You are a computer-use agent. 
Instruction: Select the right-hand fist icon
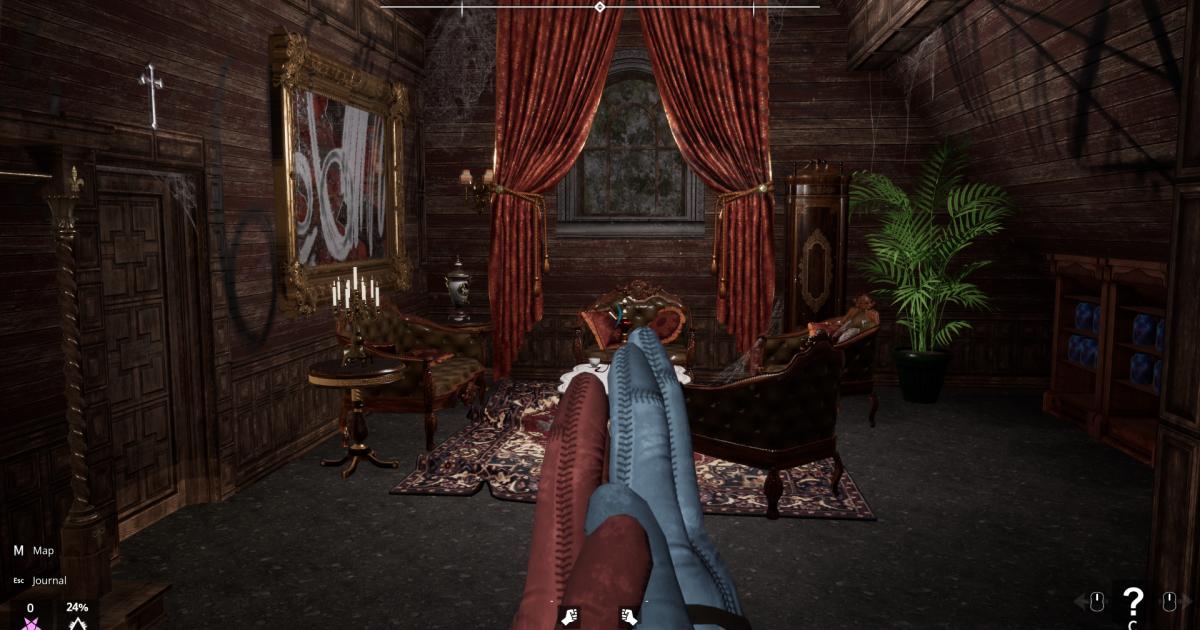point(629,616)
